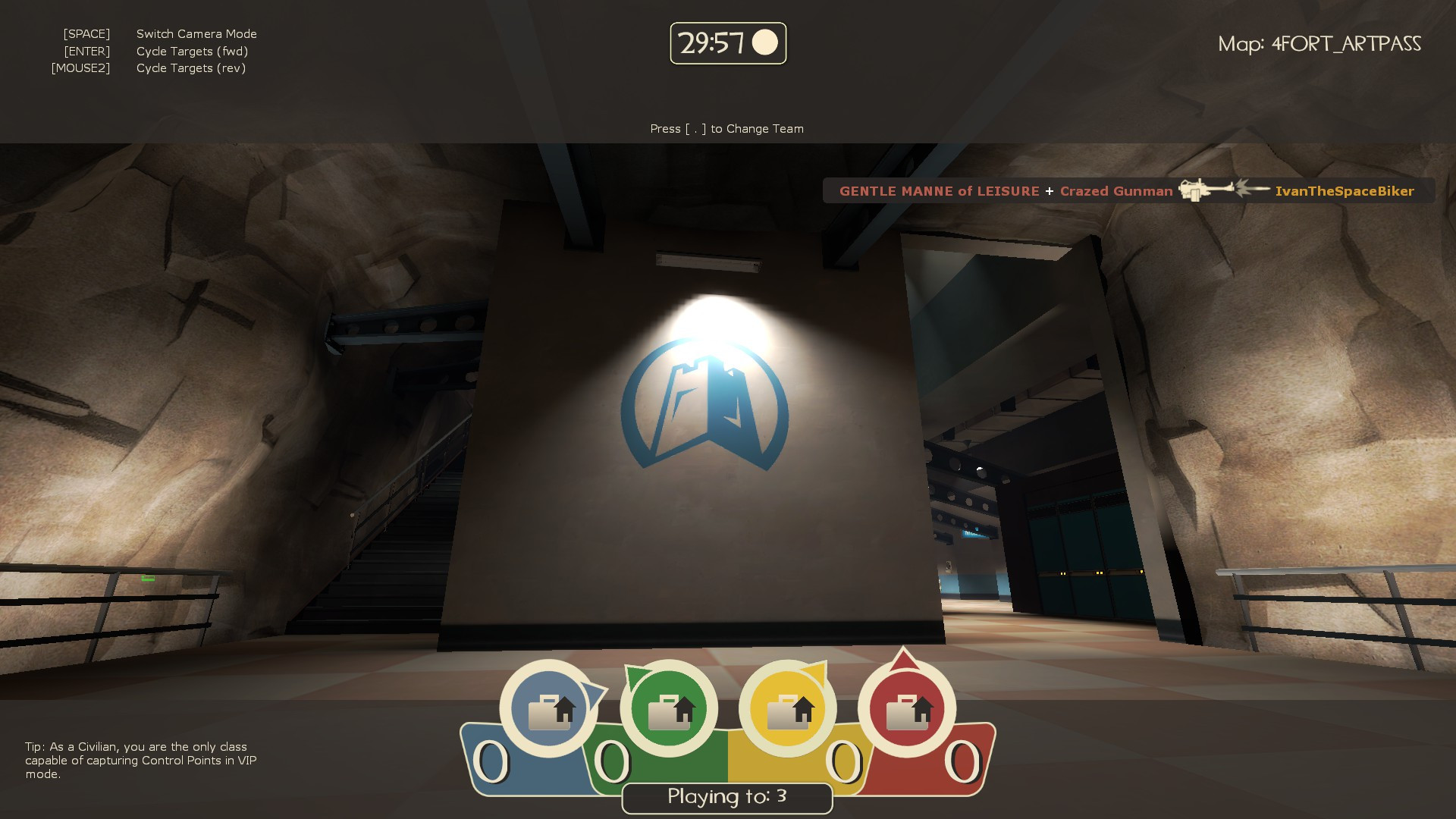This screenshot has height=819, width=1456.
Task: Click the Press to Change Team prompt
Action: 726,128
